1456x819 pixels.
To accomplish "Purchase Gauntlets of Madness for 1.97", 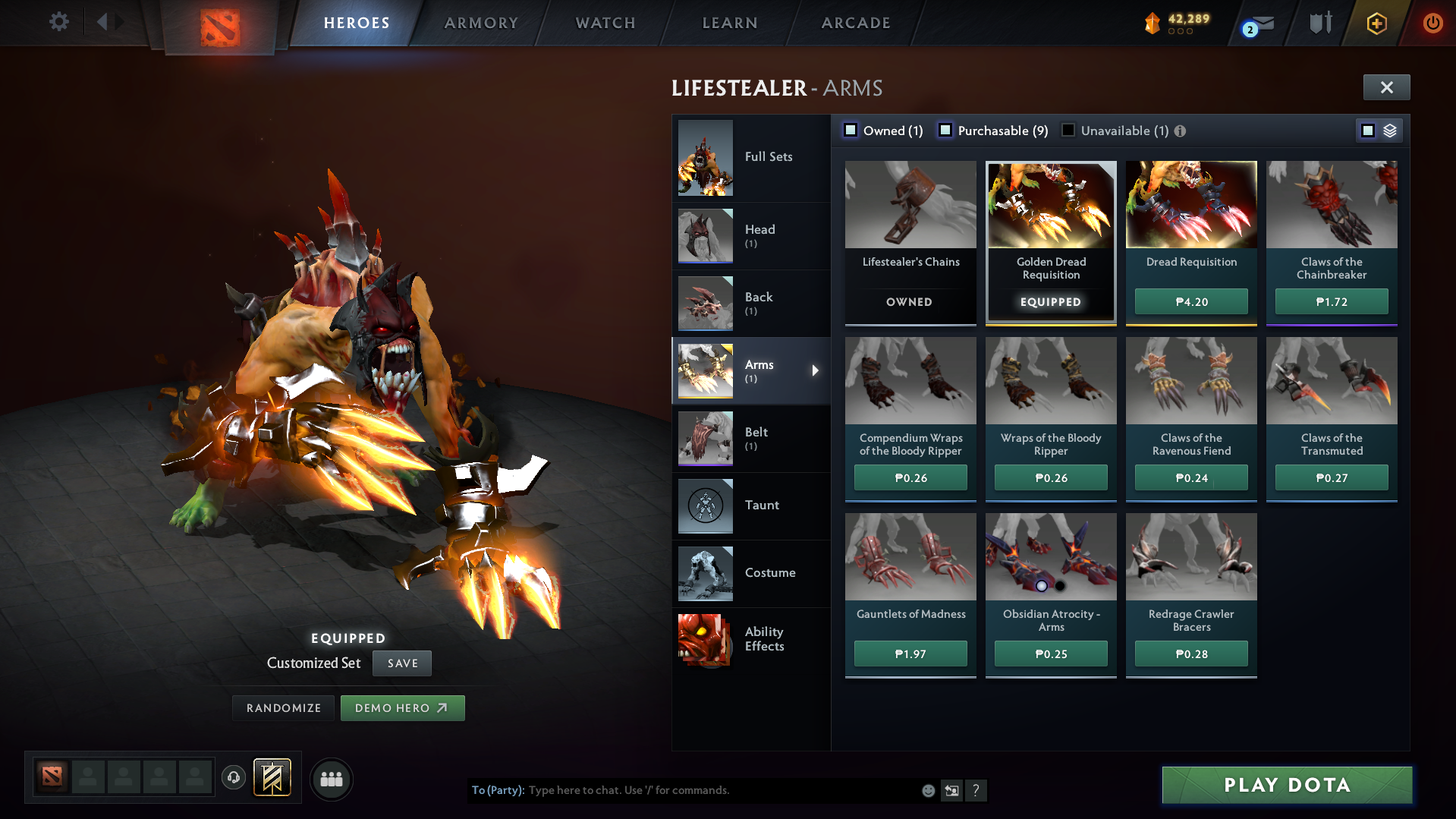I will pos(910,654).
